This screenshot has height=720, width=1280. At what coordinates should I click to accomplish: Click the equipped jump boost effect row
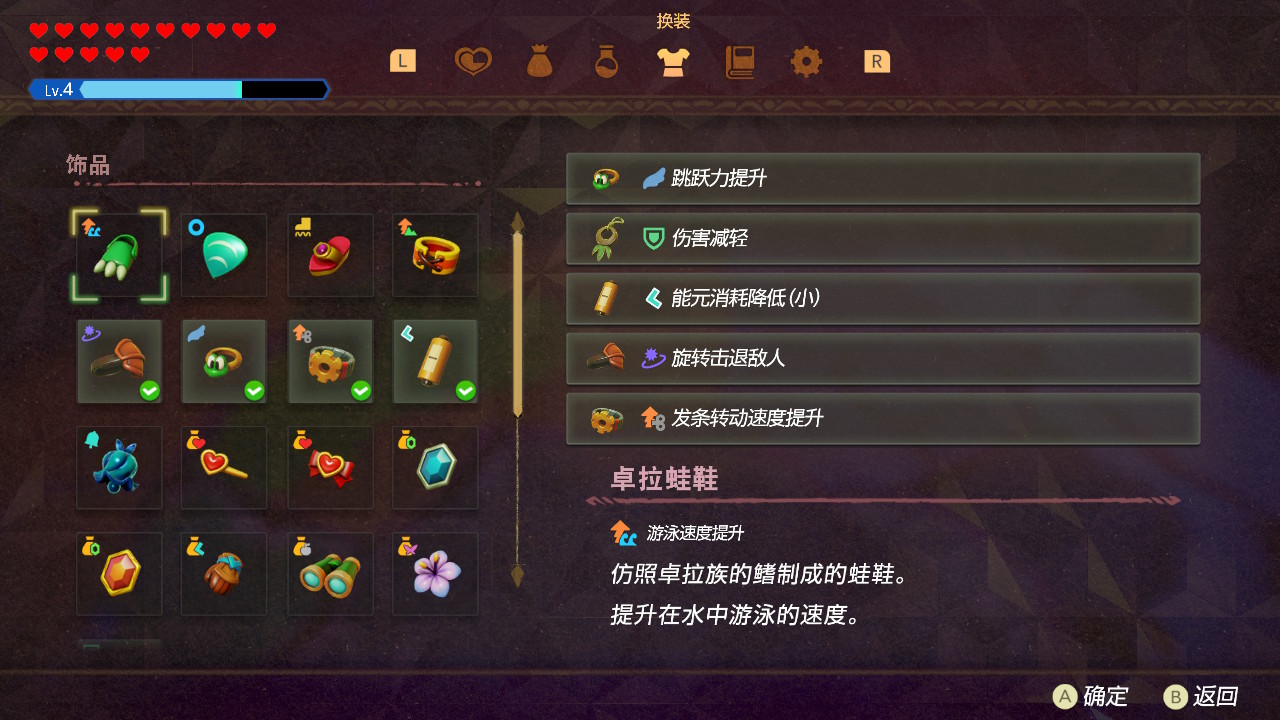[x=883, y=179]
